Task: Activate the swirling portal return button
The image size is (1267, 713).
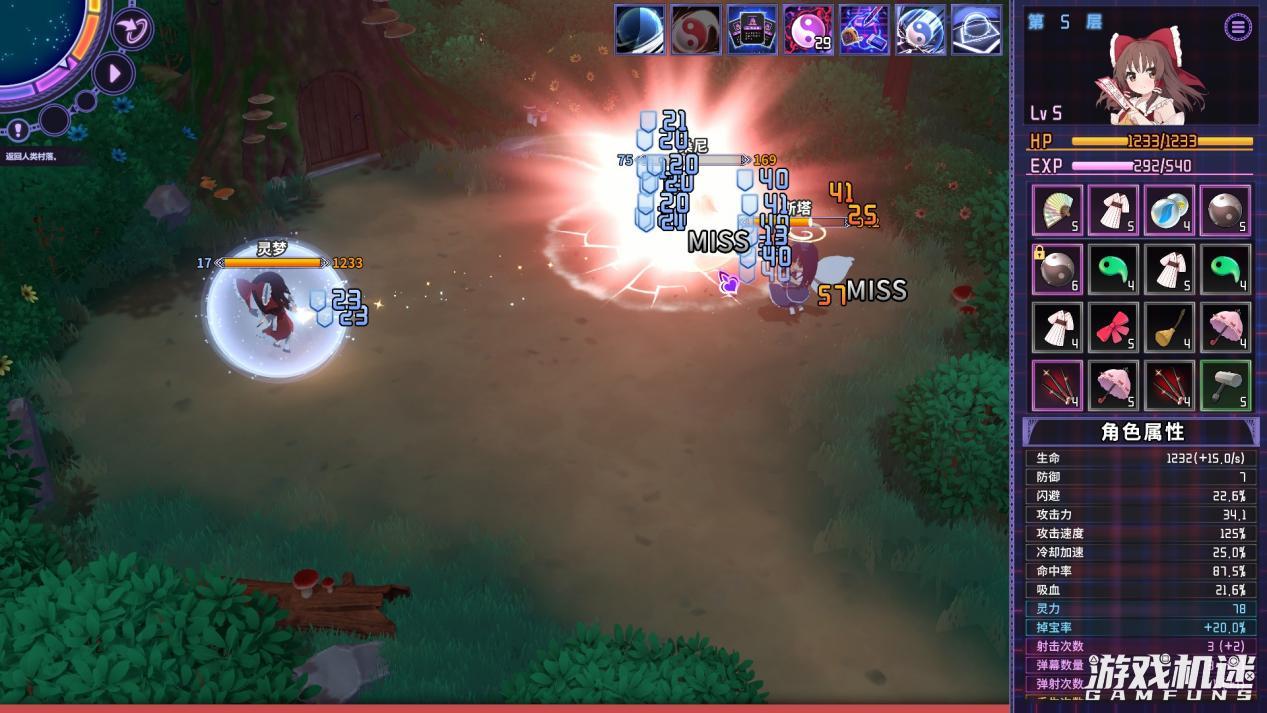Action: 131,28
